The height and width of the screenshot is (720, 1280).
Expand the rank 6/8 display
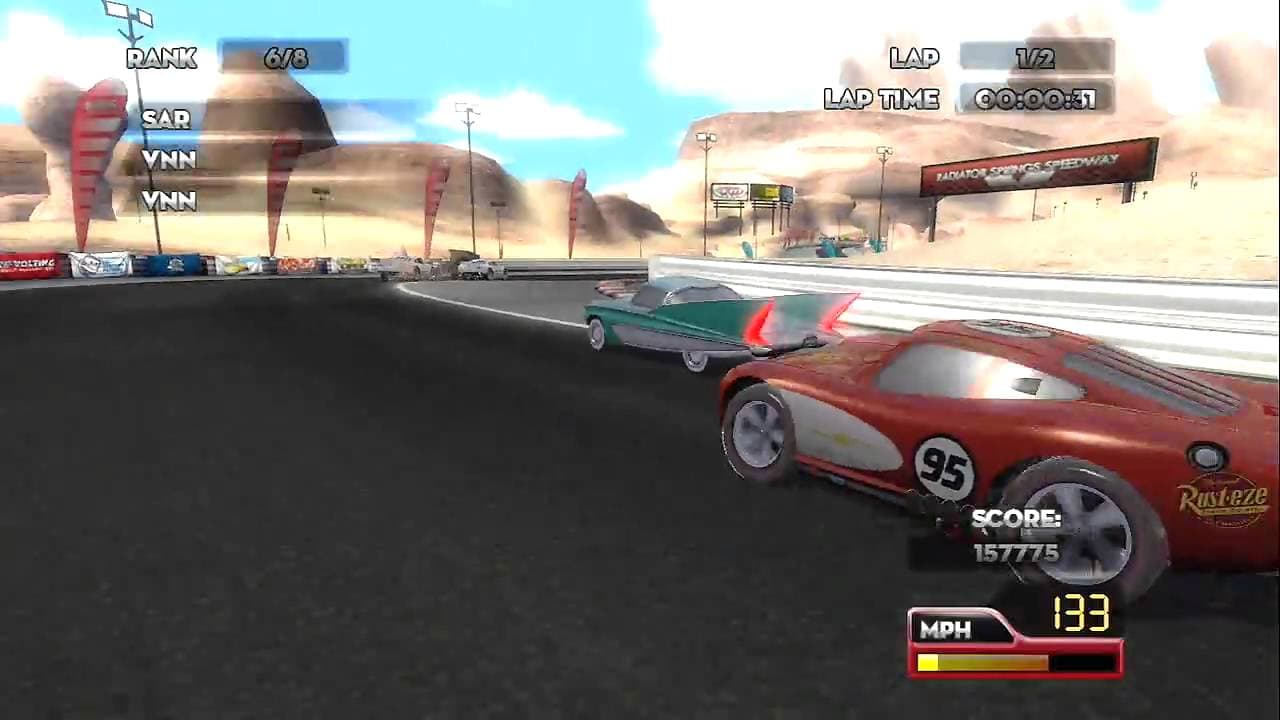283,58
